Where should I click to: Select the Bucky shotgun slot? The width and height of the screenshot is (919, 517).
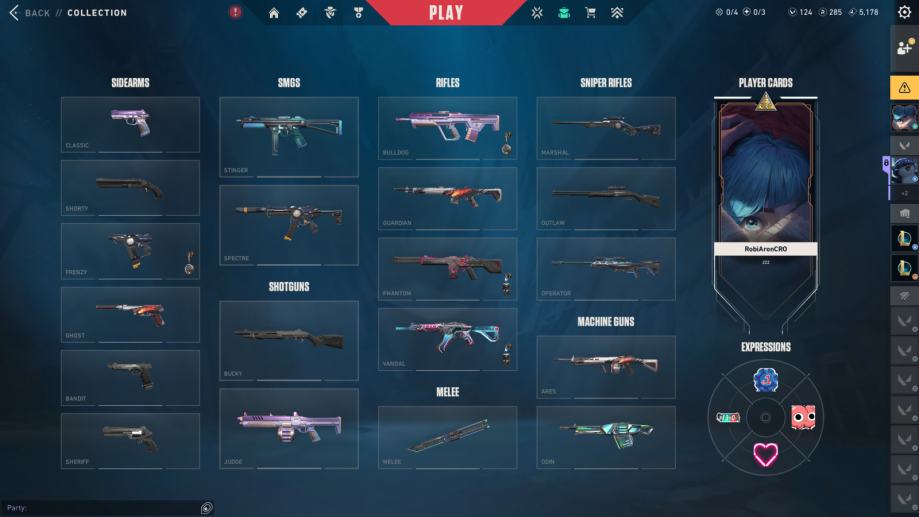[288, 340]
